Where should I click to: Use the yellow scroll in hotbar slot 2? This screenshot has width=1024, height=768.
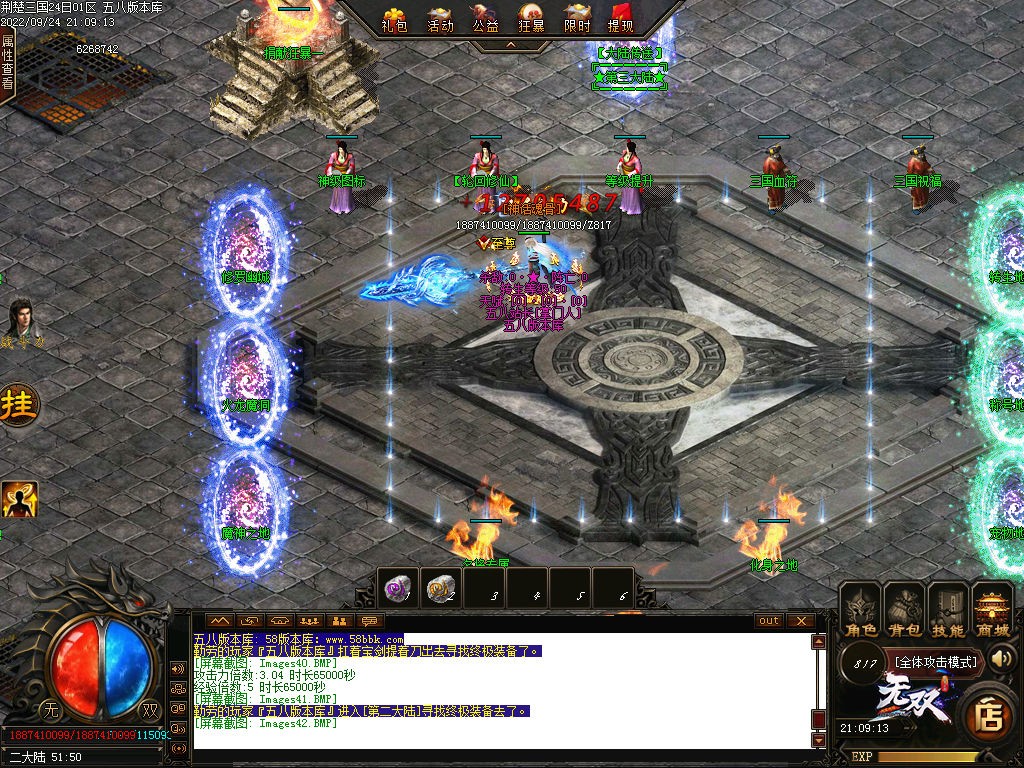443,588
